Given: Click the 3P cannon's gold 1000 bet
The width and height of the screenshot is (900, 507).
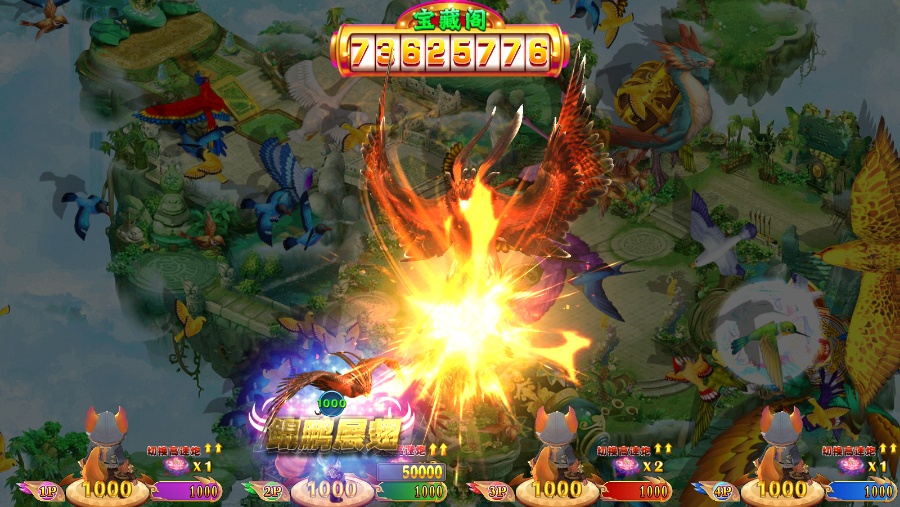Looking at the screenshot, I should [x=557, y=489].
